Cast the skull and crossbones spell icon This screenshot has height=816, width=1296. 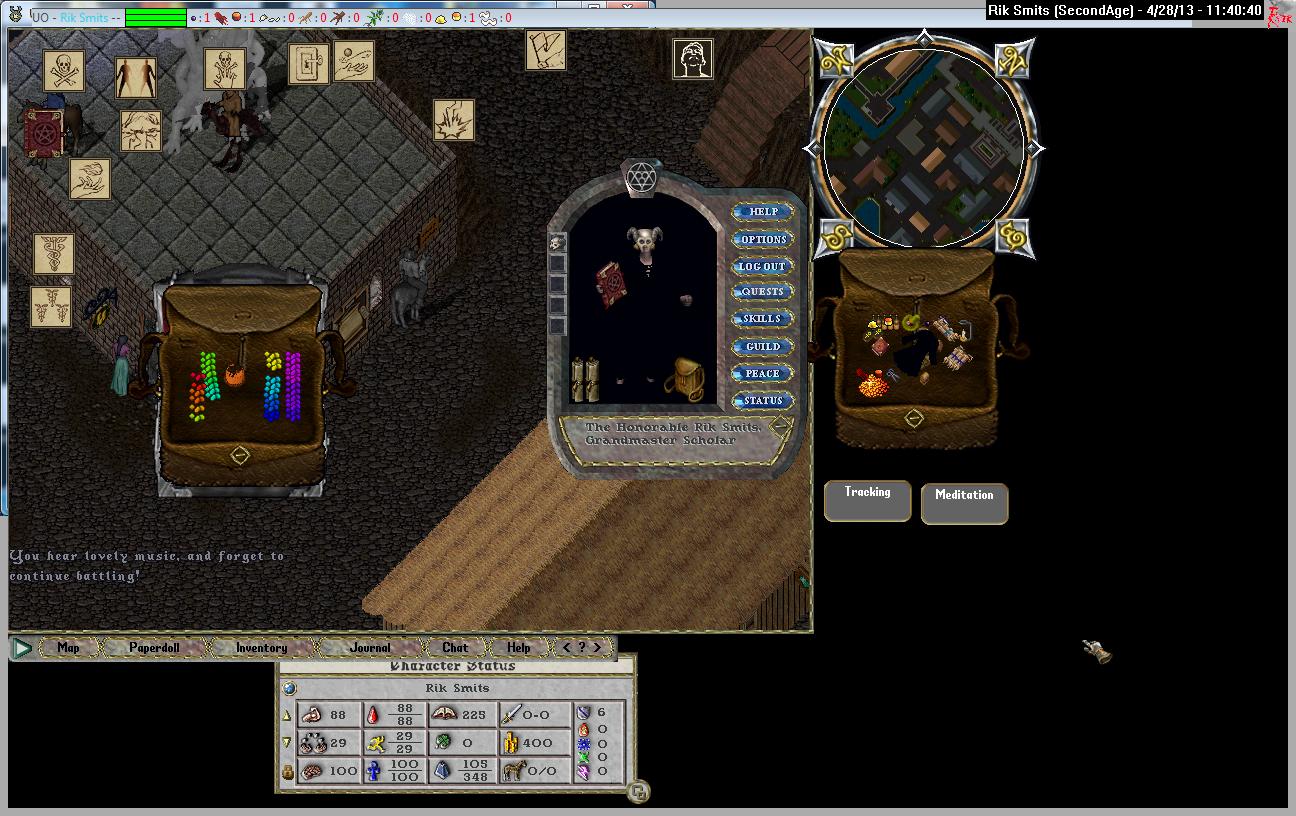(x=64, y=71)
